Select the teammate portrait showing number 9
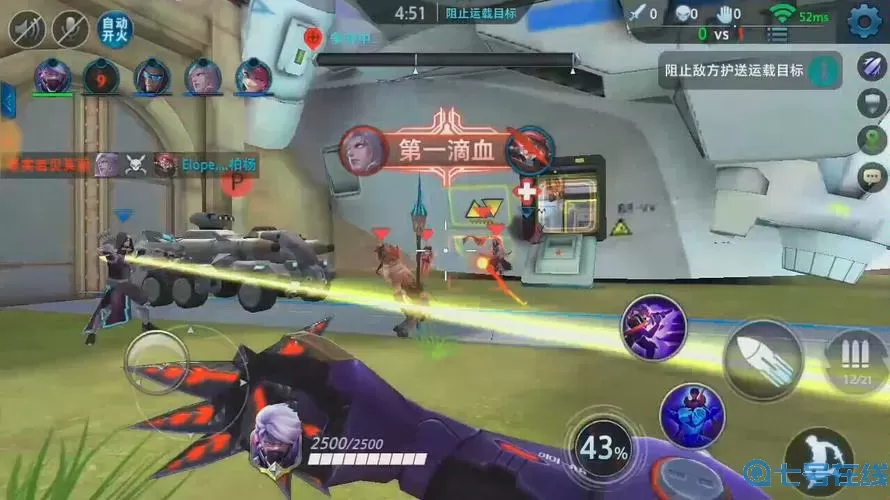The width and height of the screenshot is (890, 500). (101, 76)
